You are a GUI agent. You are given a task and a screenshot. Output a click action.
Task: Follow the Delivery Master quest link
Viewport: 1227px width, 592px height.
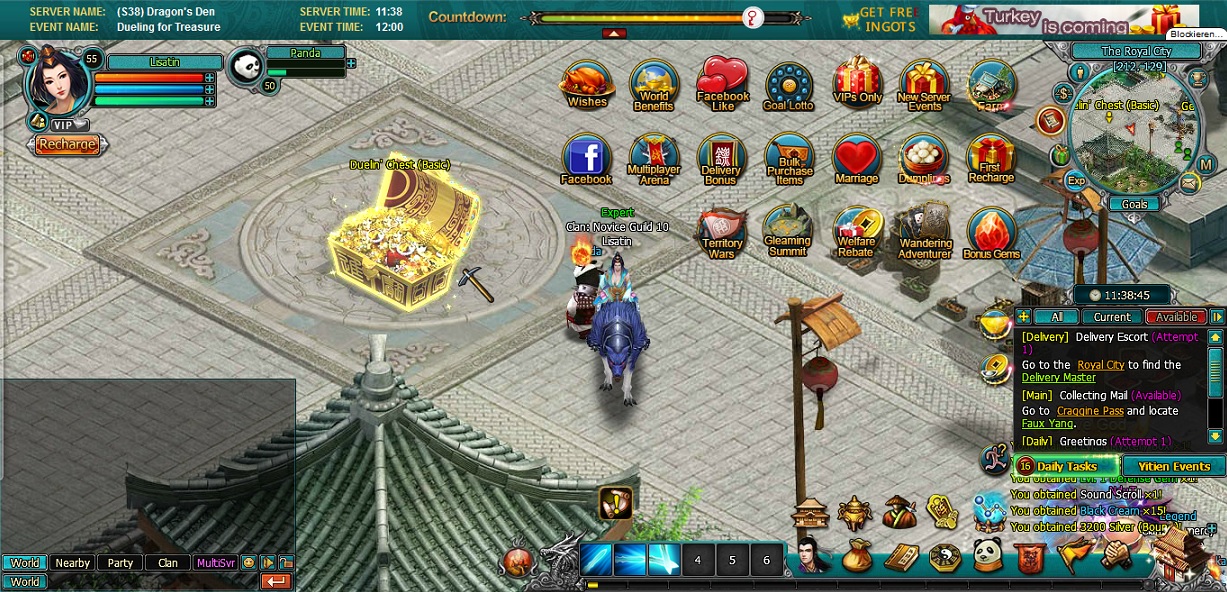point(1058,378)
